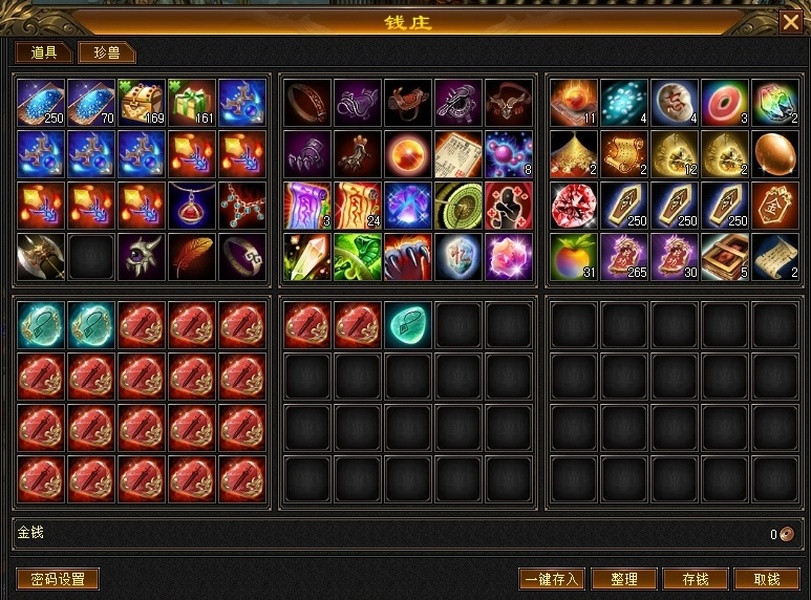Open 密码设置 password settings
The width and height of the screenshot is (811, 600).
point(57,579)
